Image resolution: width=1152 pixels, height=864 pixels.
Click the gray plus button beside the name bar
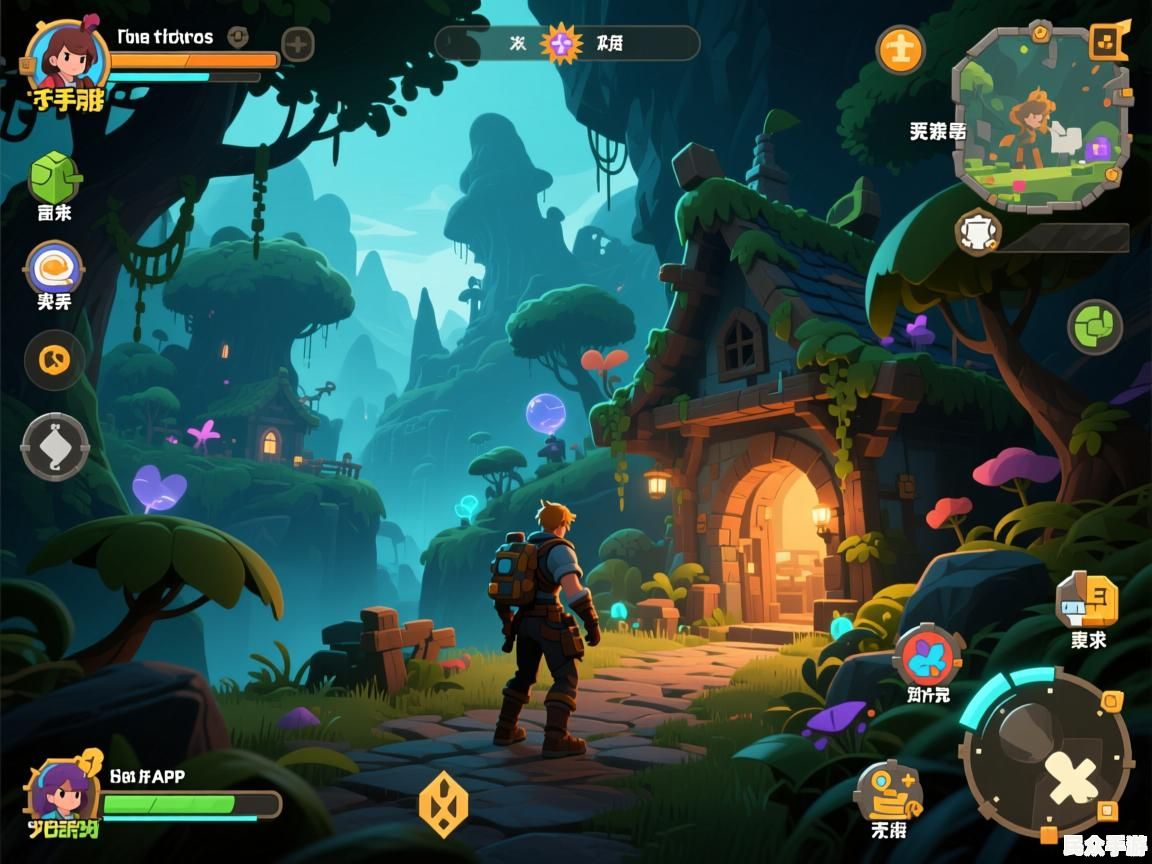click(298, 44)
